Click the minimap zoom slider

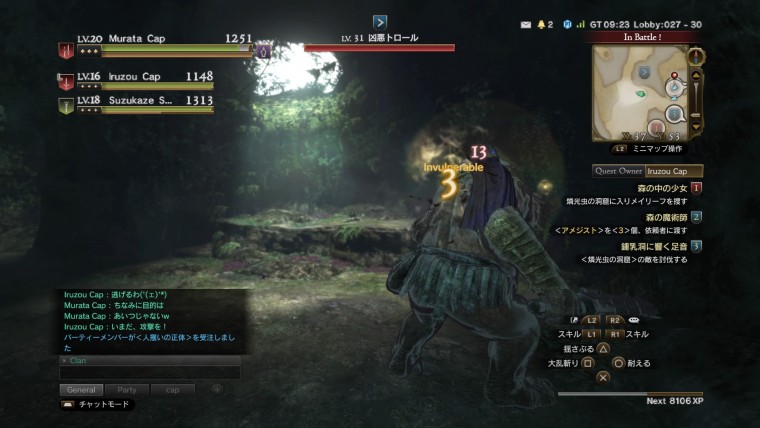click(697, 88)
